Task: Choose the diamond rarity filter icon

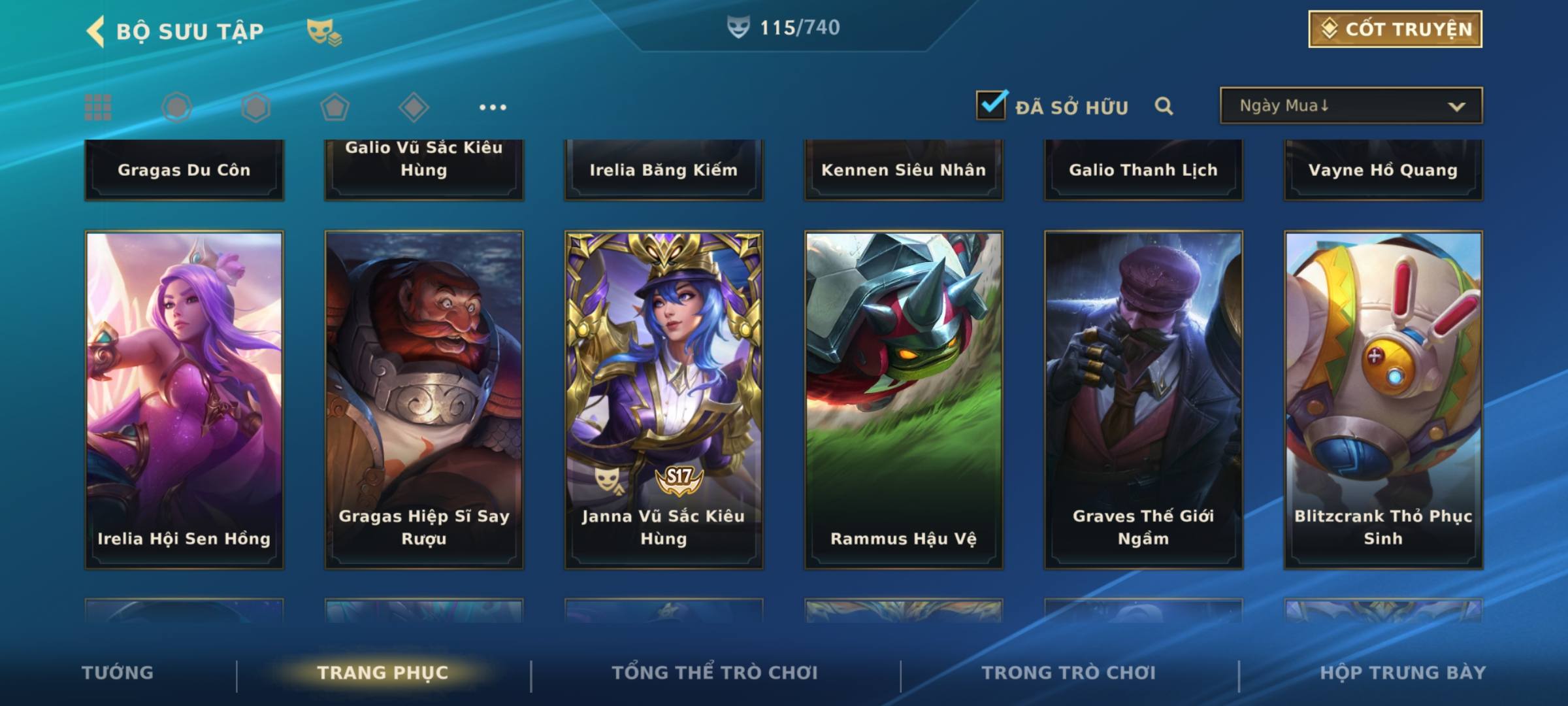Action: click(x=414, y=107)
